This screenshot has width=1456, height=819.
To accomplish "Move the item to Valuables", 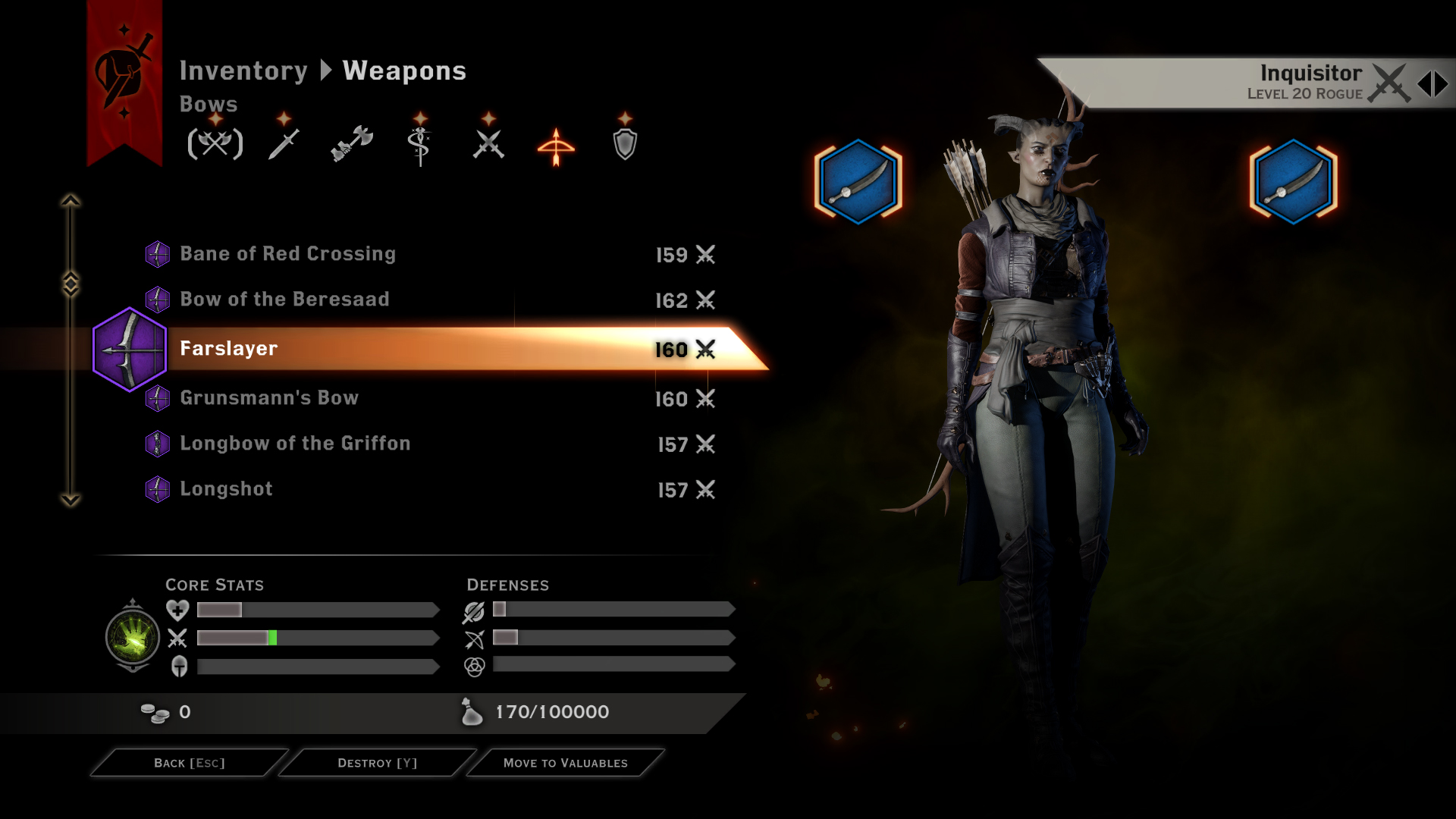I will click(x=565, y=763).
